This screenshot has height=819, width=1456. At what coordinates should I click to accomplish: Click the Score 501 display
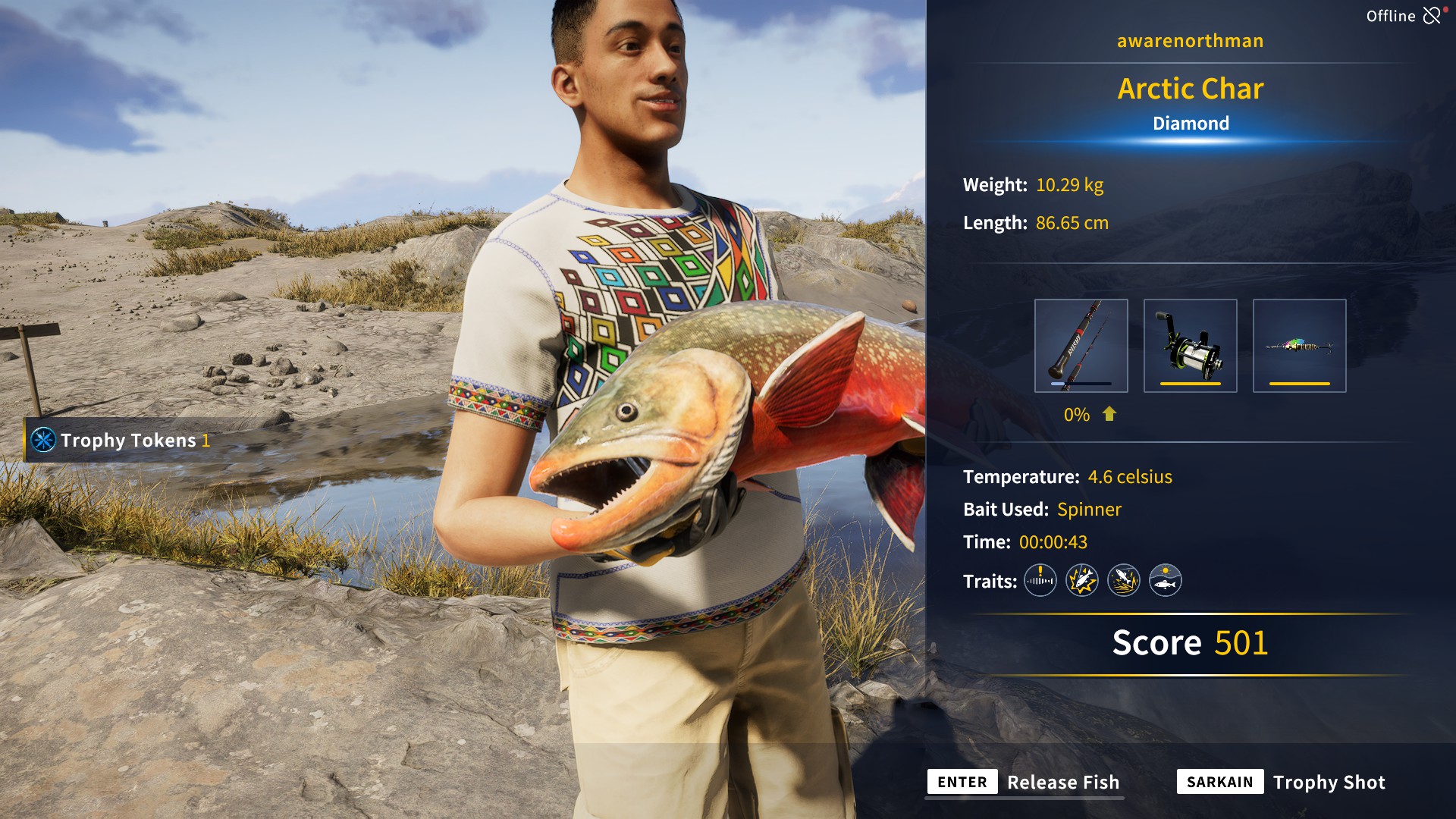1189,643
